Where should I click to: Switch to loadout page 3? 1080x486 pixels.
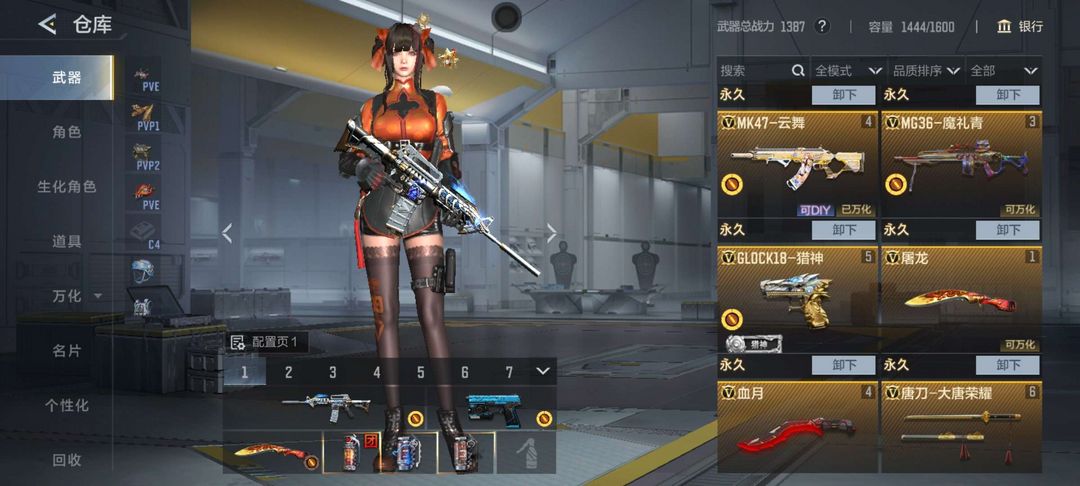(333, 373)
